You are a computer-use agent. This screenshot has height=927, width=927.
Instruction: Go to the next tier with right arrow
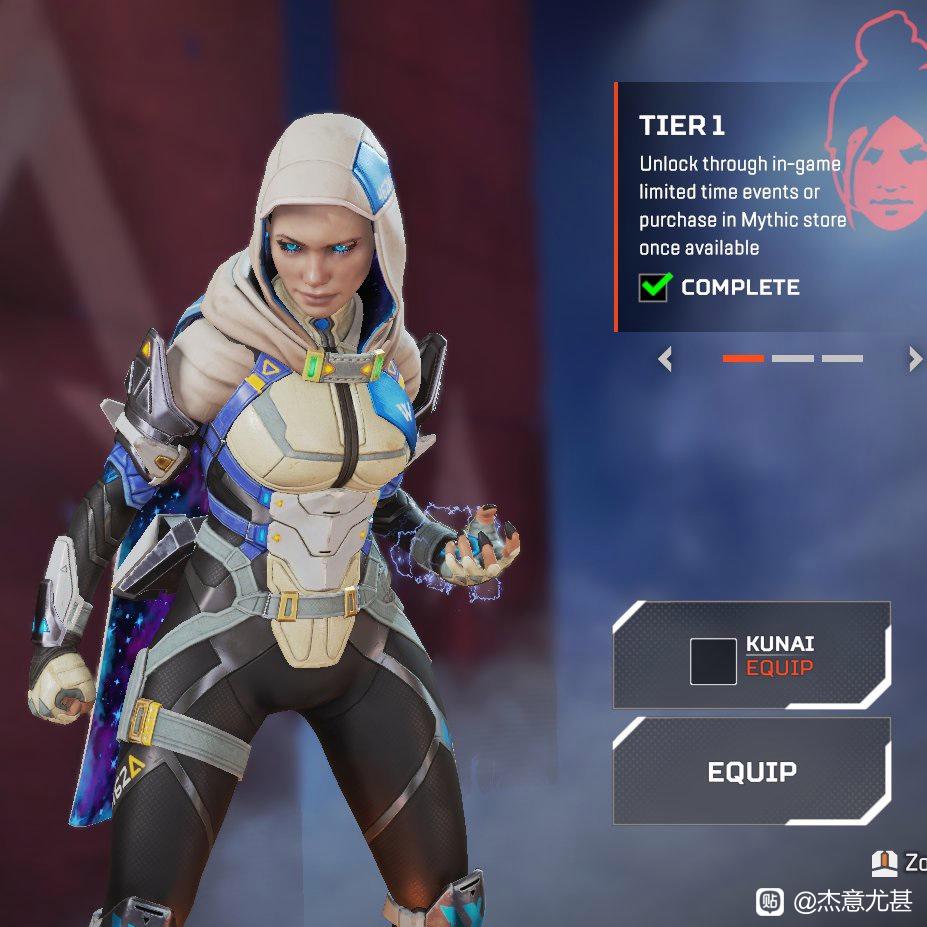[914, 359]
